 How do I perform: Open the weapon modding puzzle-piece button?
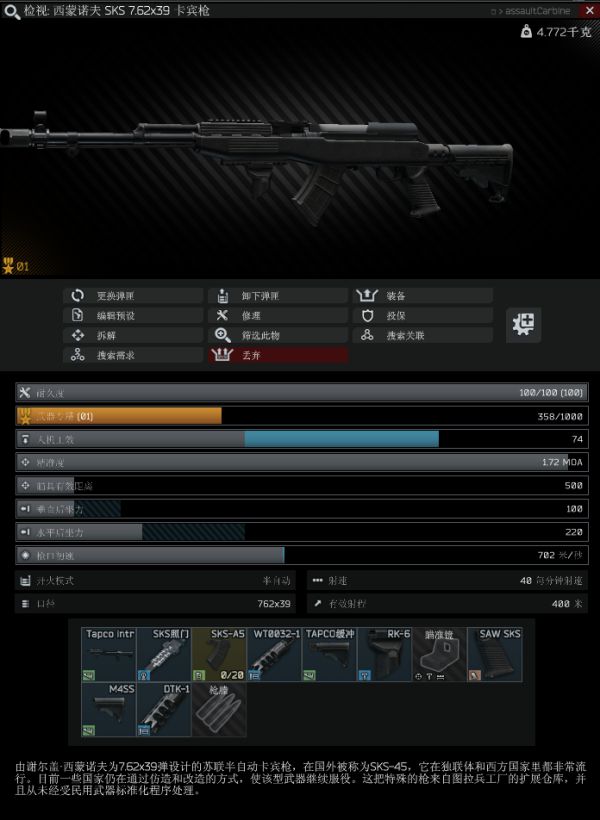point(523,324)
